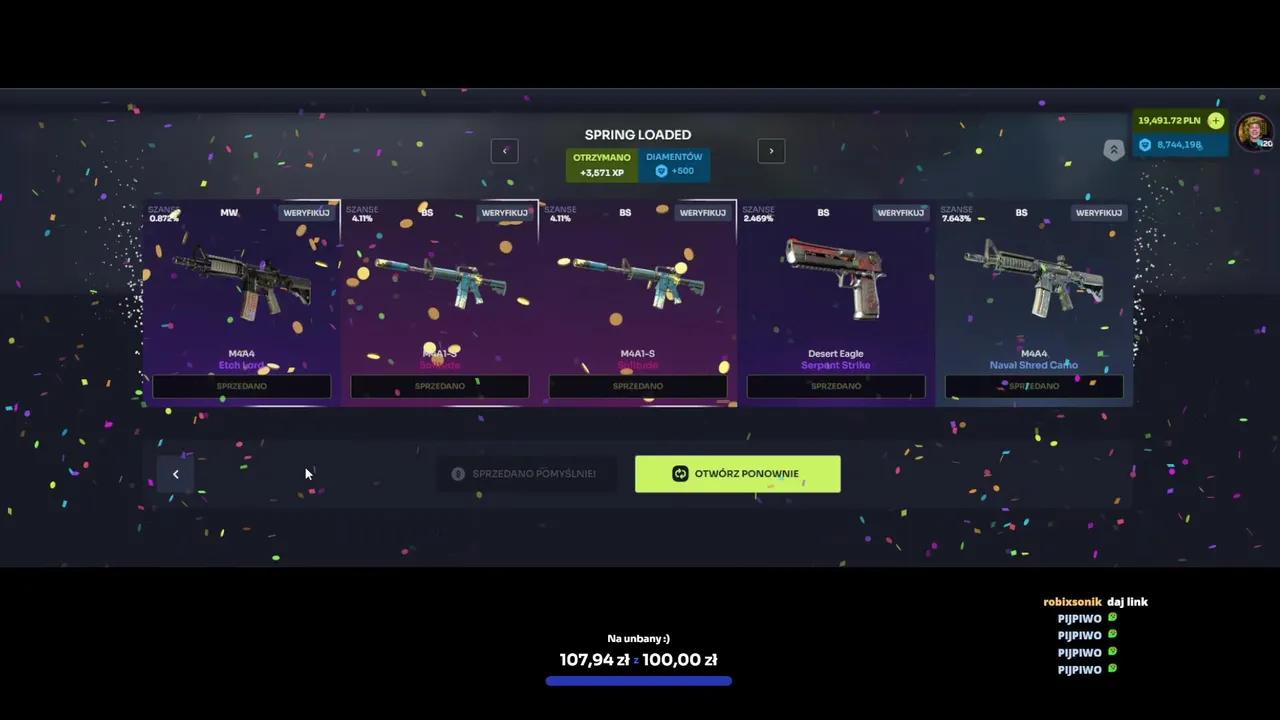Go back using the bottom-left arrow button
Image resolution: width=1280 pixels, height=720 pixels.
176,473
